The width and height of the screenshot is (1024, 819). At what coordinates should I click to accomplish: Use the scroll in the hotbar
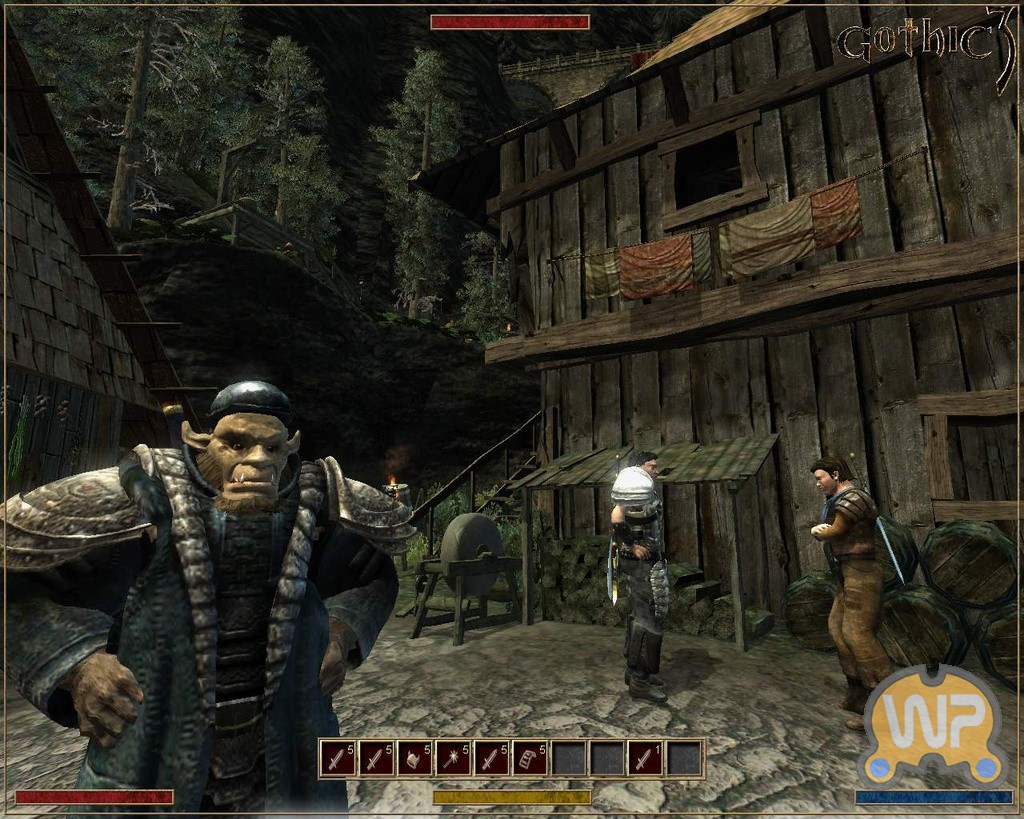click(530, 759)
